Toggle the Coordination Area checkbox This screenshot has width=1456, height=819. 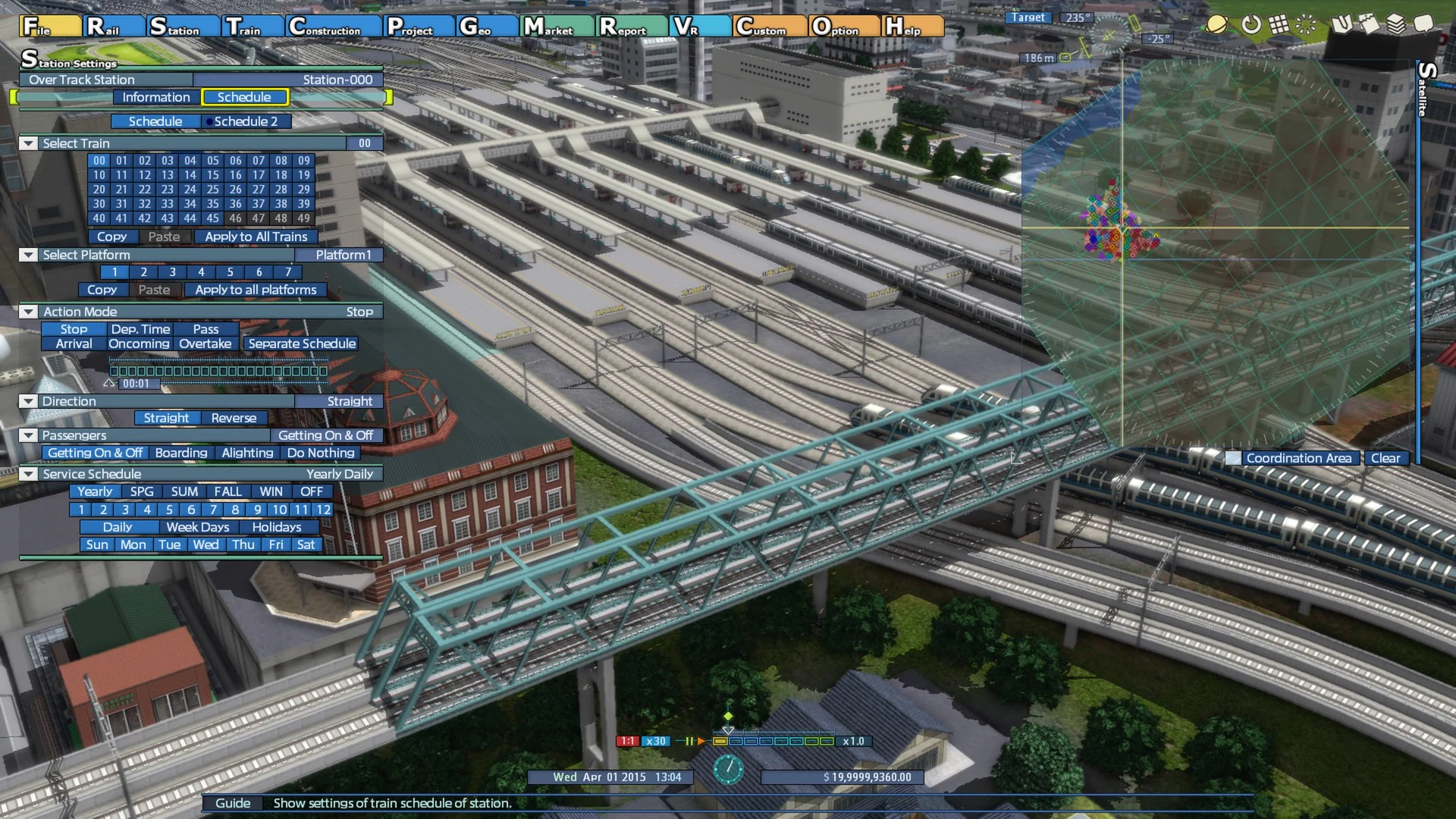point(1234,458)
